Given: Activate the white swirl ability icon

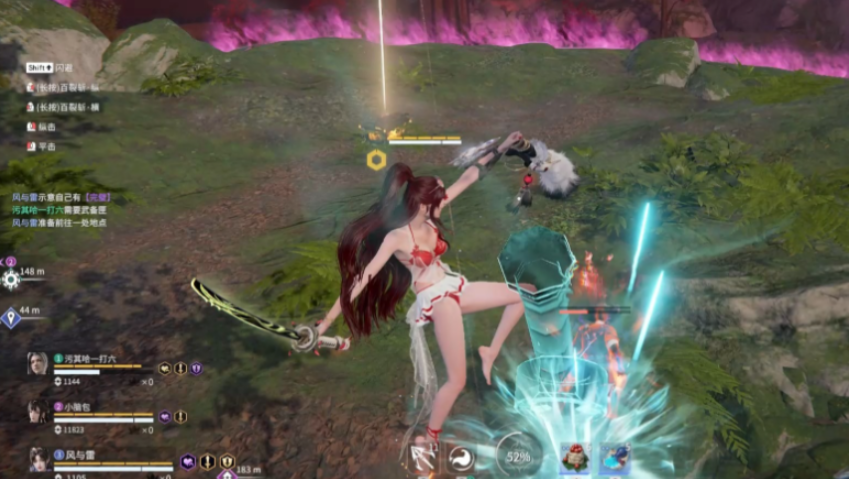Looking at the screenshot, I should pos(461,458).
